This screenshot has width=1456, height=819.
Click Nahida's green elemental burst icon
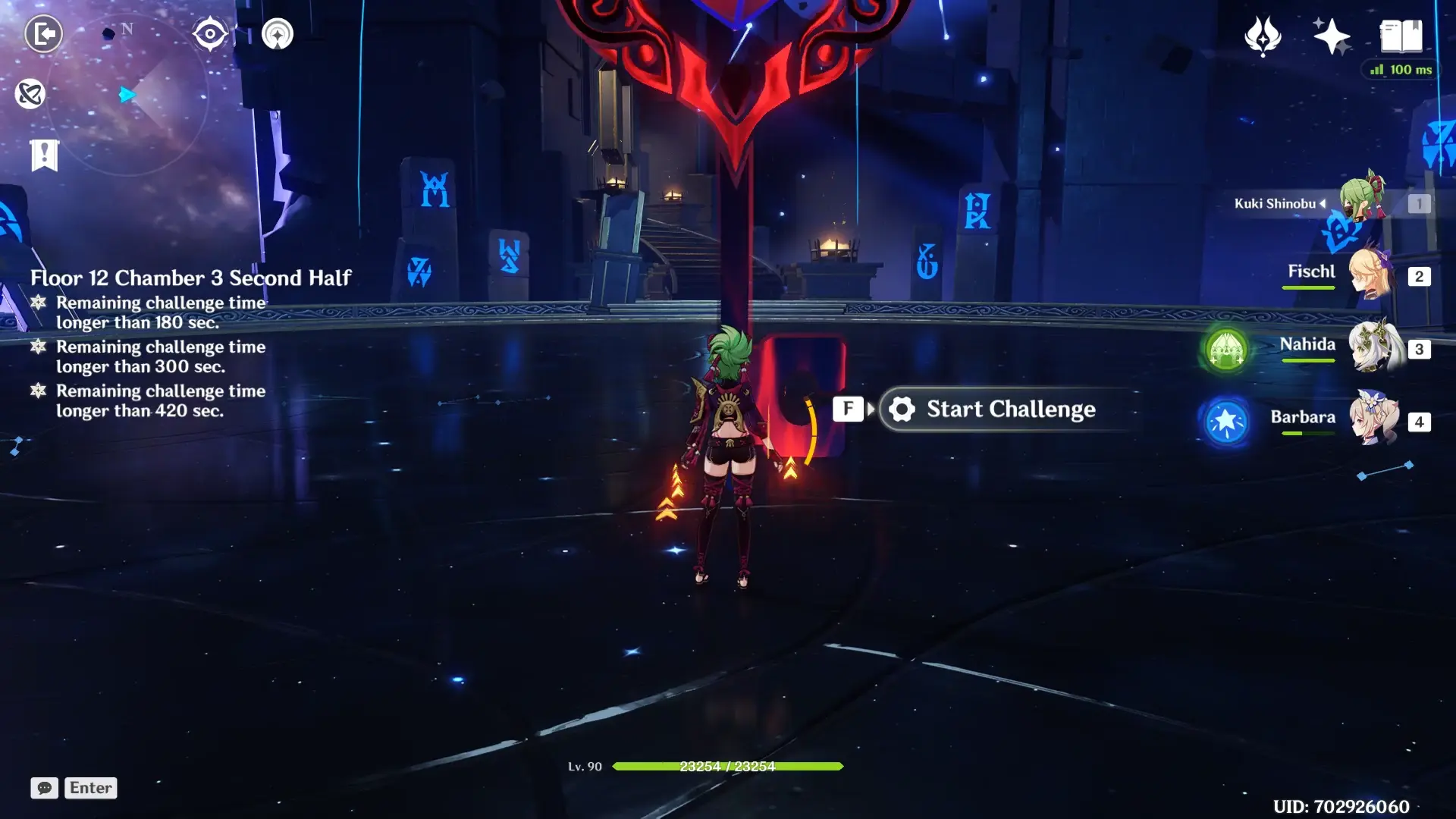click(x=1226, y=349)
